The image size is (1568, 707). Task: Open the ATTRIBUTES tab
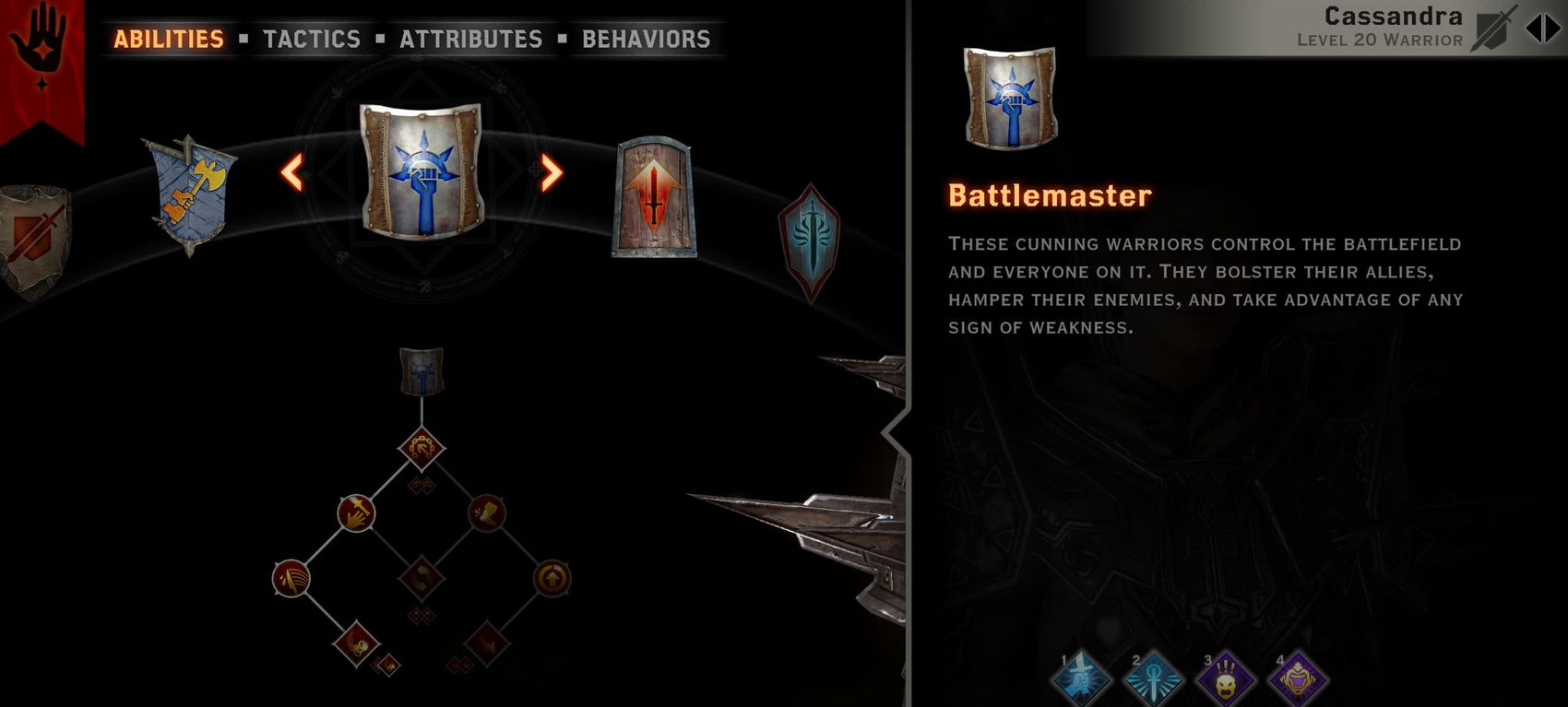point(469,39)
